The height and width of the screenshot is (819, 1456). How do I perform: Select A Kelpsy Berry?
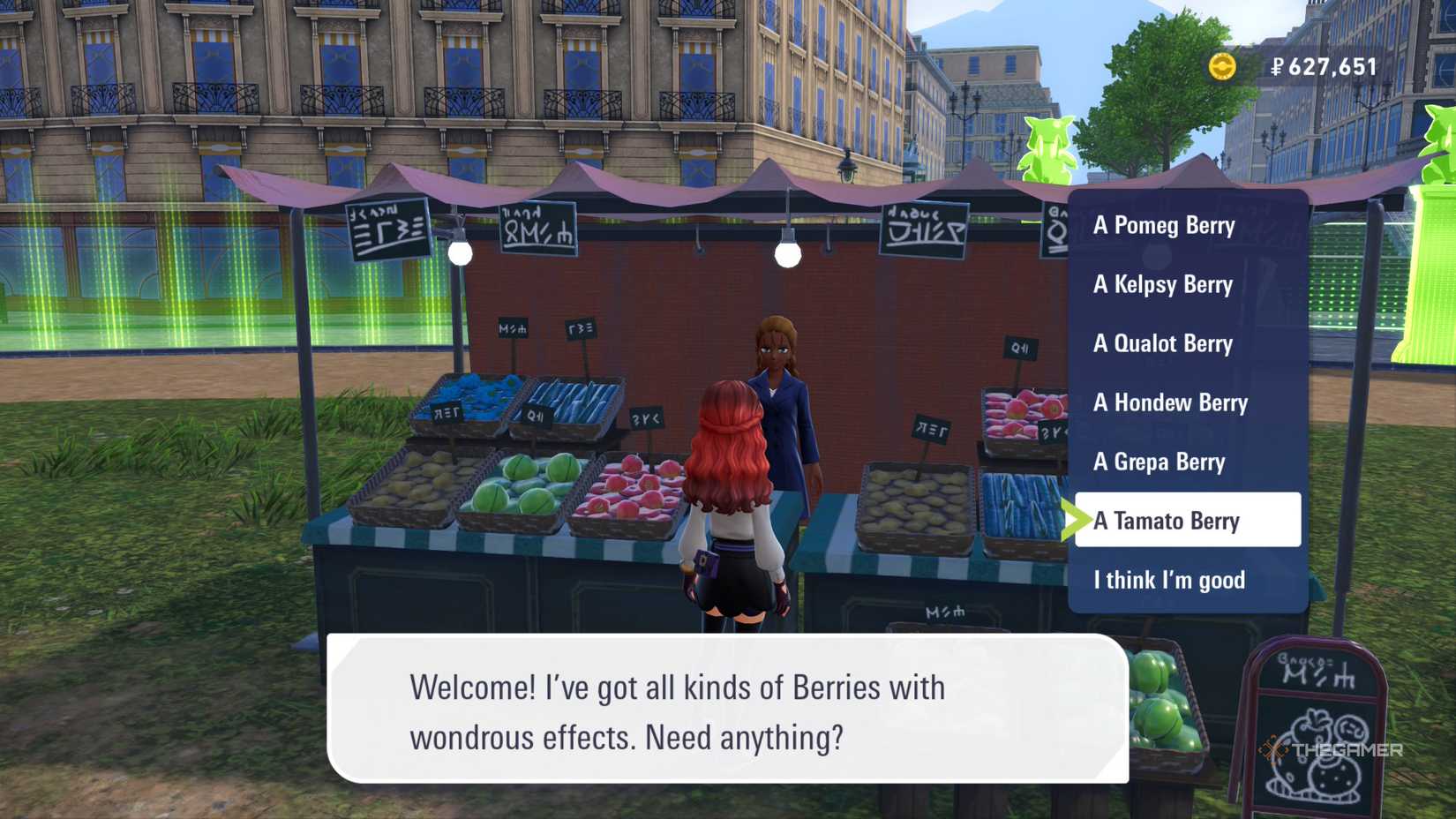click(x=1163, y=284)
